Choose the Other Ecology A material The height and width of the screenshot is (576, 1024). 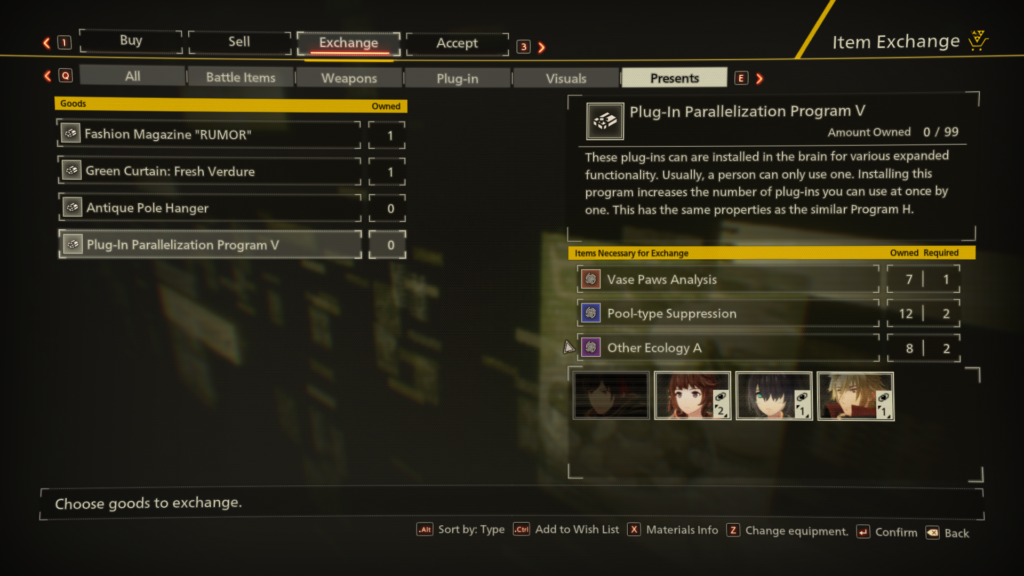pyautogui.click(x=729, y=348)
